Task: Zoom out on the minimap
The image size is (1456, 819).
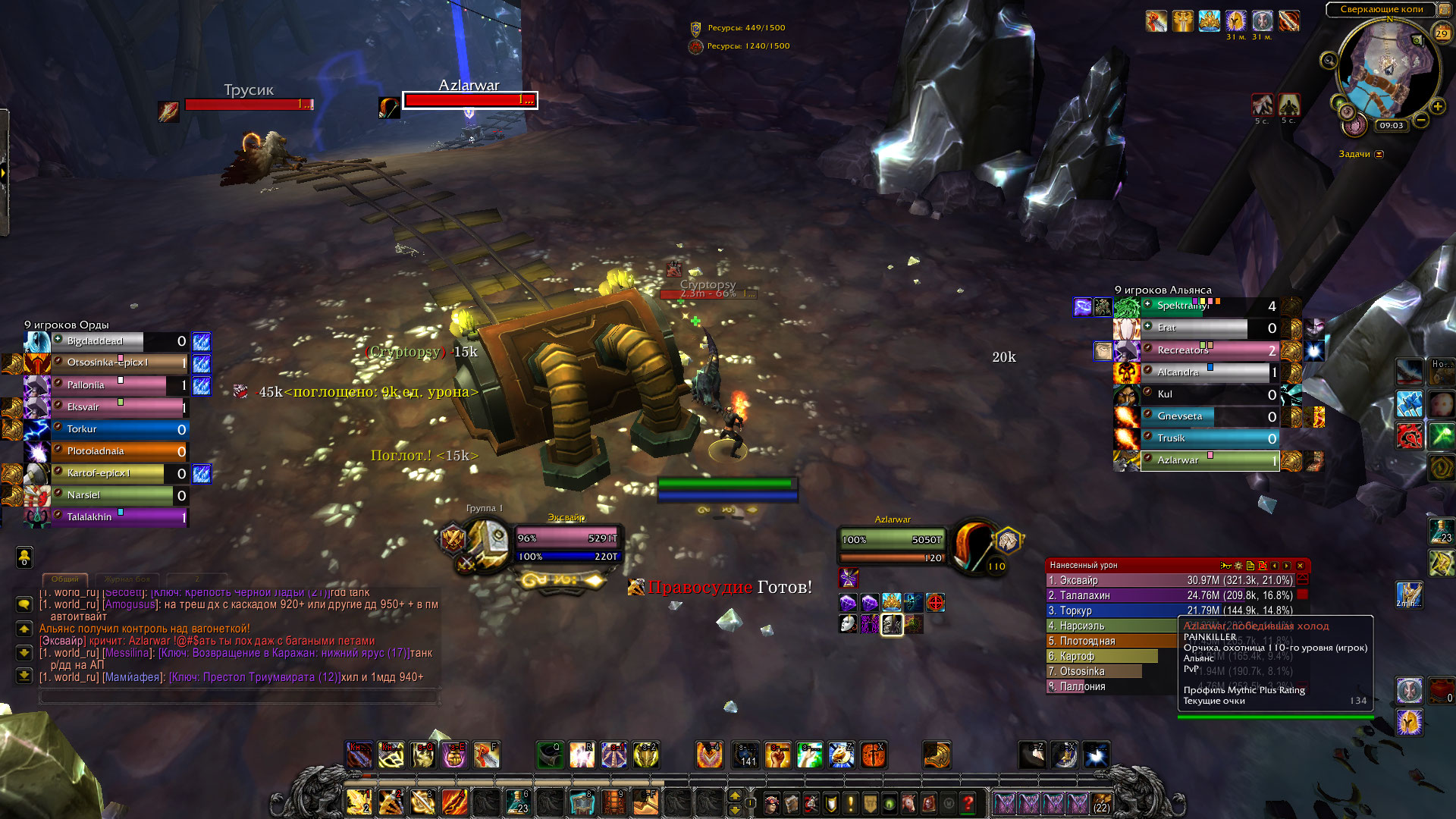Action: (x=1421, y=120)
